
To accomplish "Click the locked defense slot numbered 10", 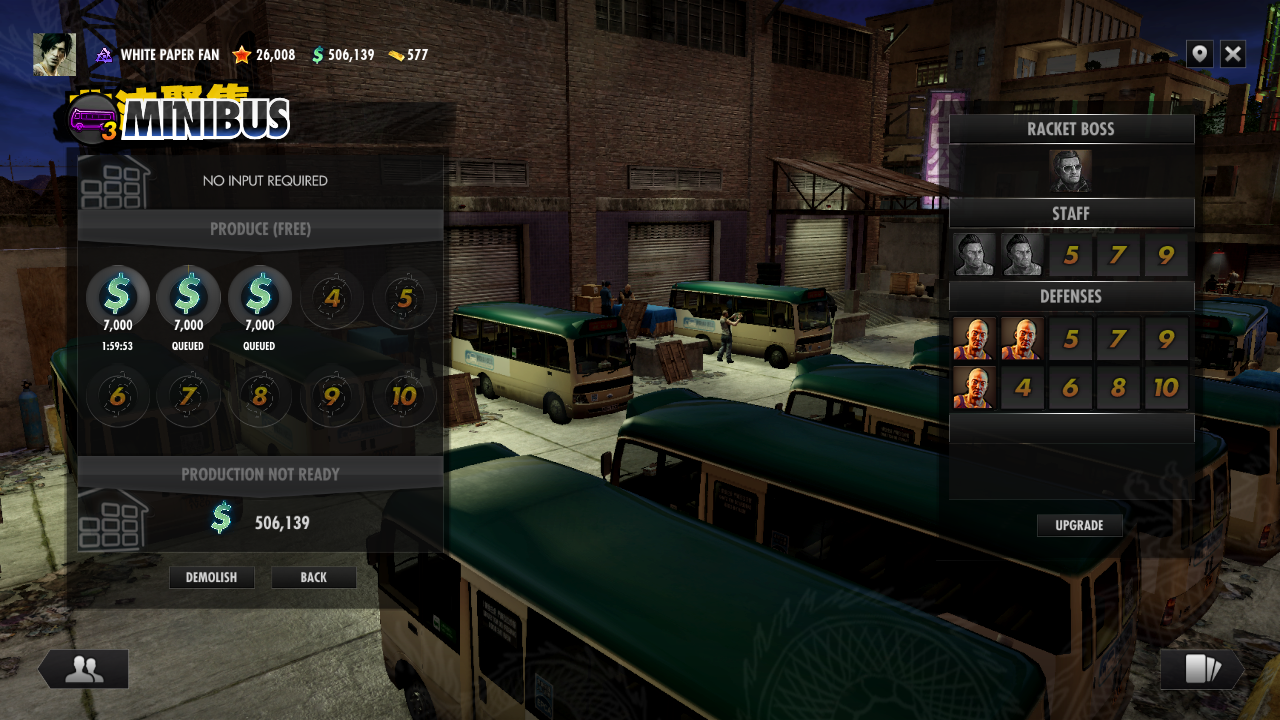I will pos(1166,387).
